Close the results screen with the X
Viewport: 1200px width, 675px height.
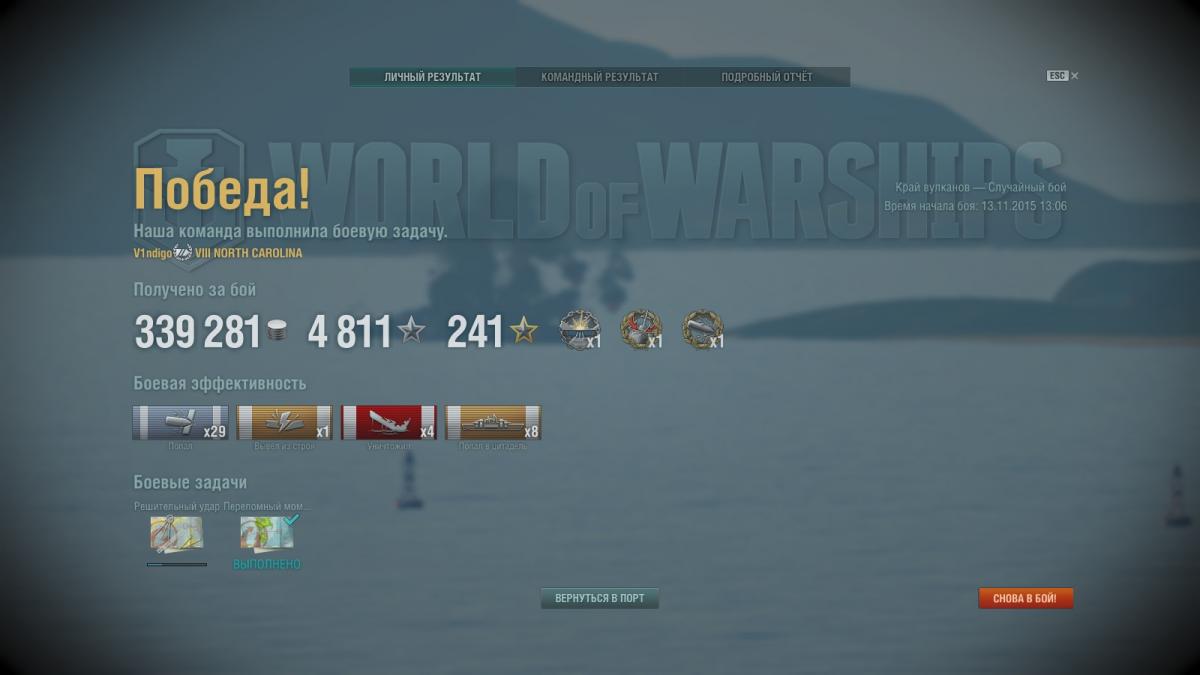tap(1075, 76)
